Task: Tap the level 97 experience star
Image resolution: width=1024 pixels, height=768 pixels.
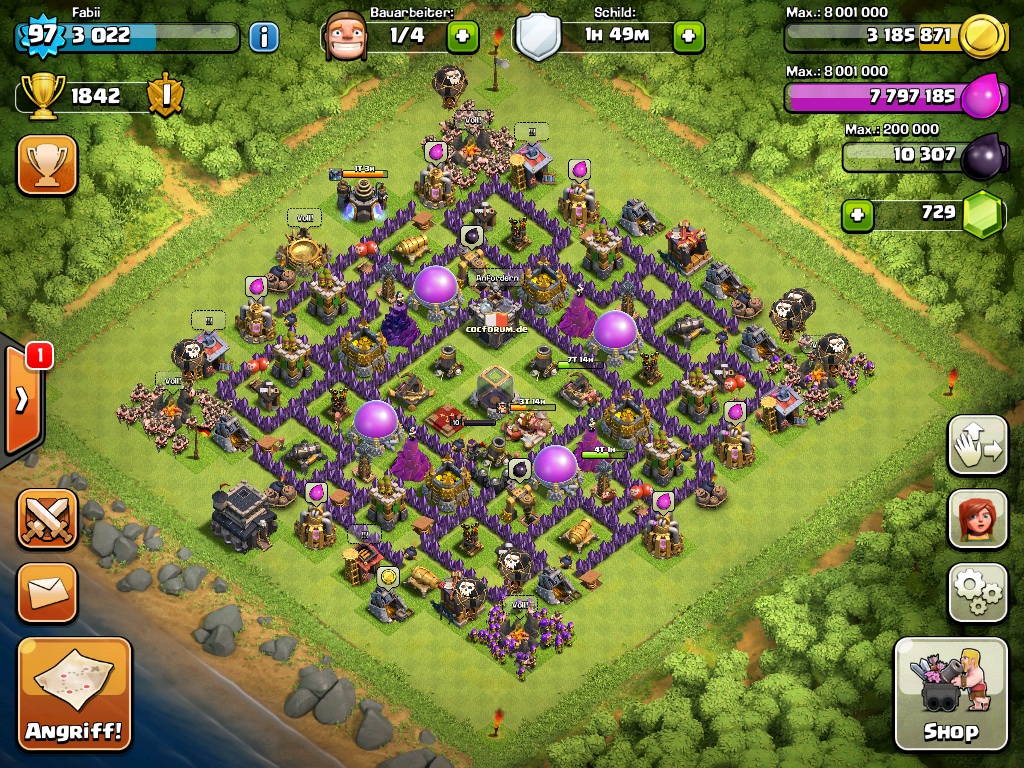Action: tap(41, 35)
